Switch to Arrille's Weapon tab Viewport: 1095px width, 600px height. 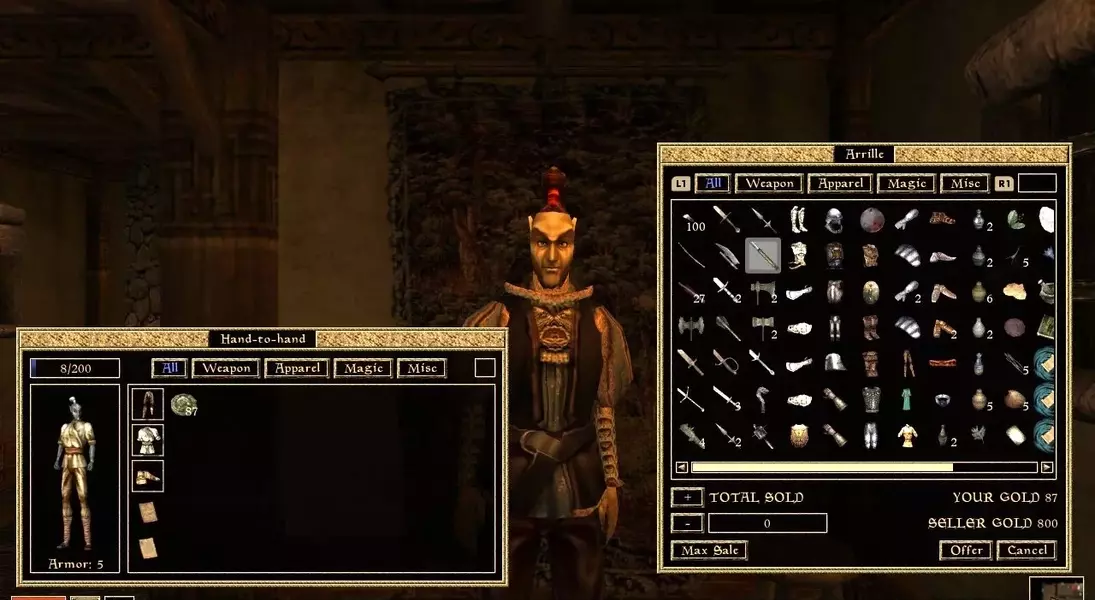(x=769, y=183)
